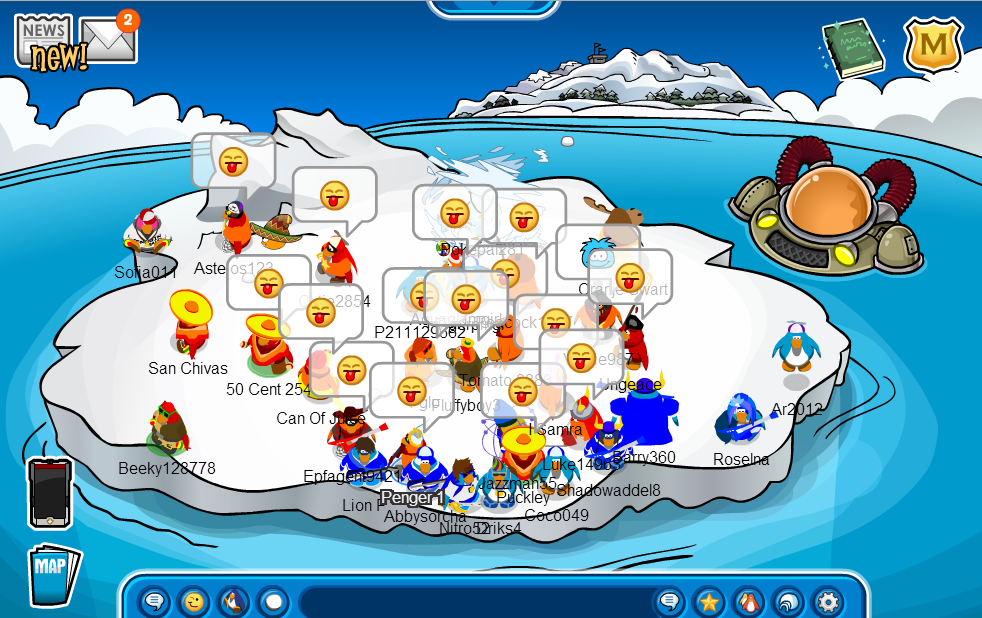Open the spy phone

point(49,492)
